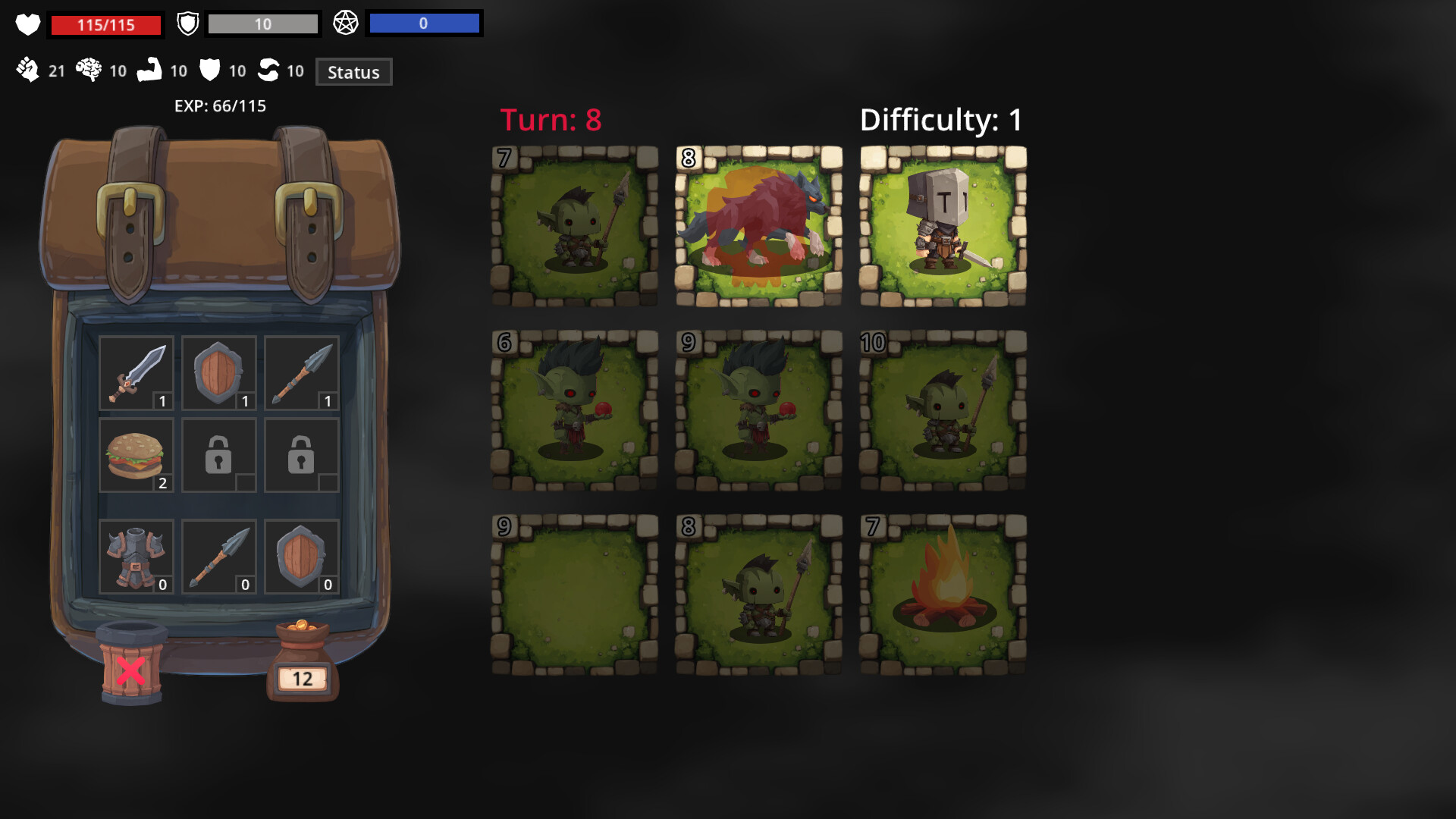This screenshot has width=1456, height=819.
Task: Click the red health bar showing 115/115
Action: coord(105,24)
